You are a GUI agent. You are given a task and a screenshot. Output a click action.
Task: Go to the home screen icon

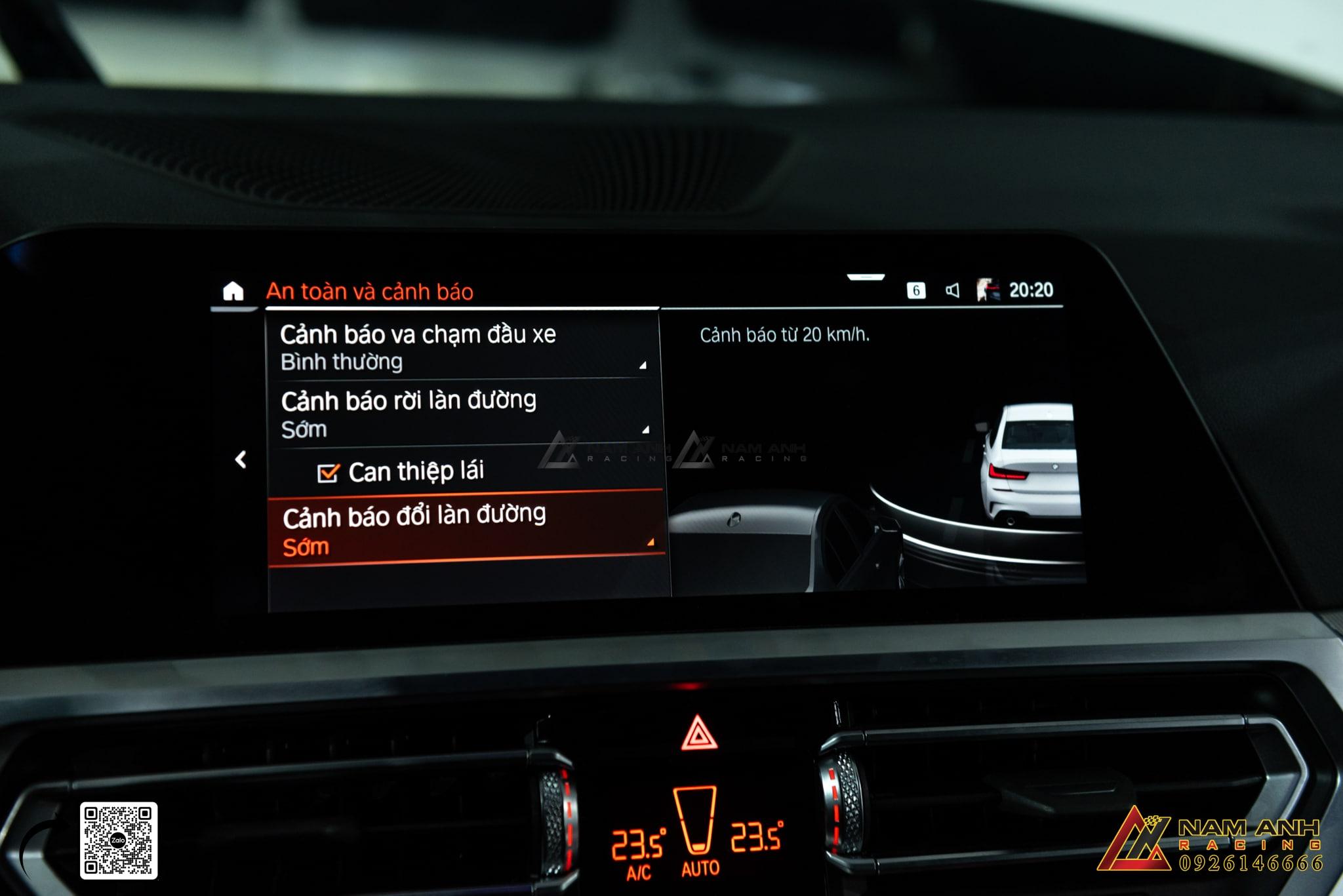click(x=233, y=291)
